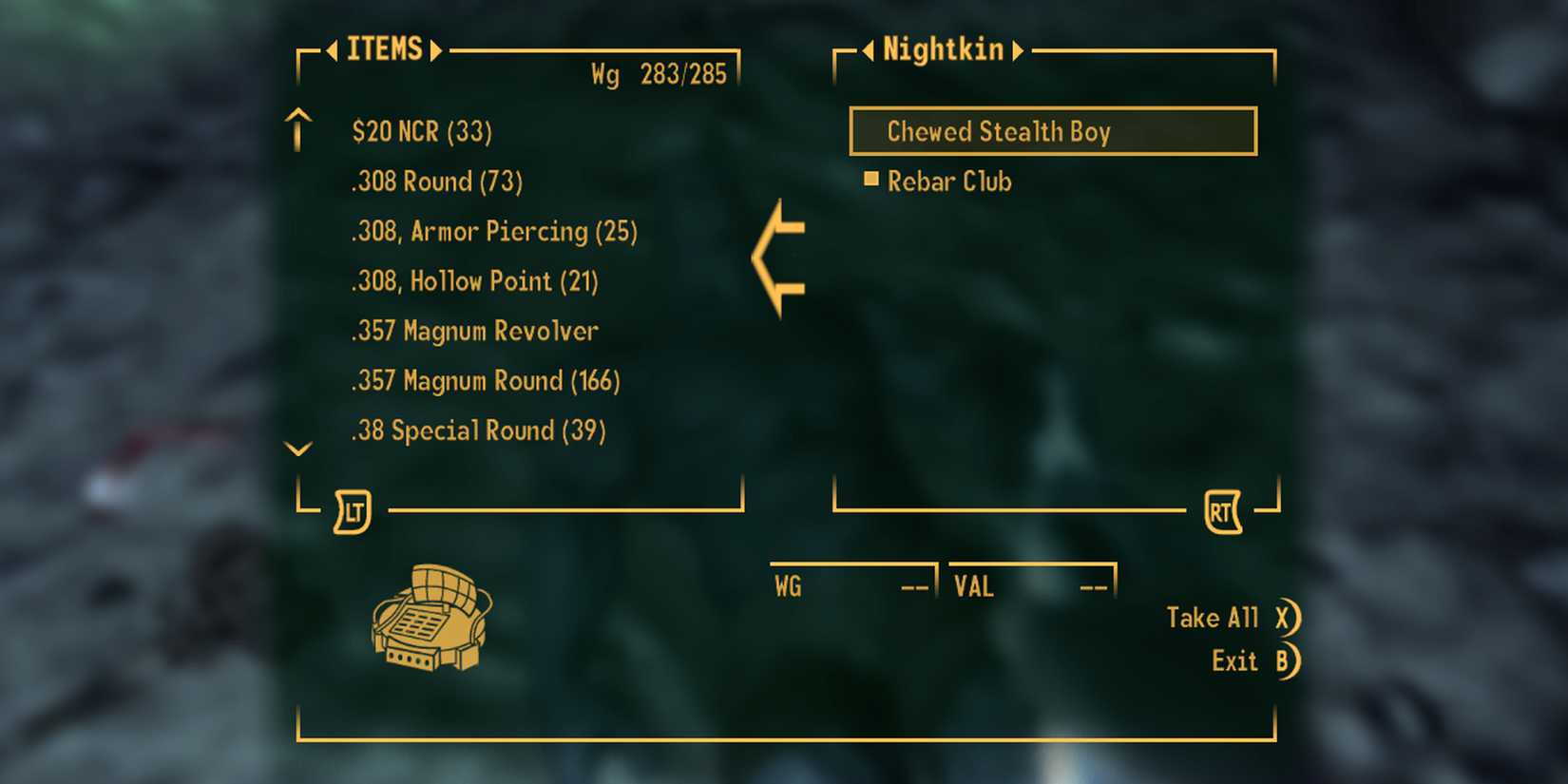Image resolution: width=1568 pixels, height=784 pixels.
Task: Click the right arrow after ITEMS label
Action: [436, 49]
